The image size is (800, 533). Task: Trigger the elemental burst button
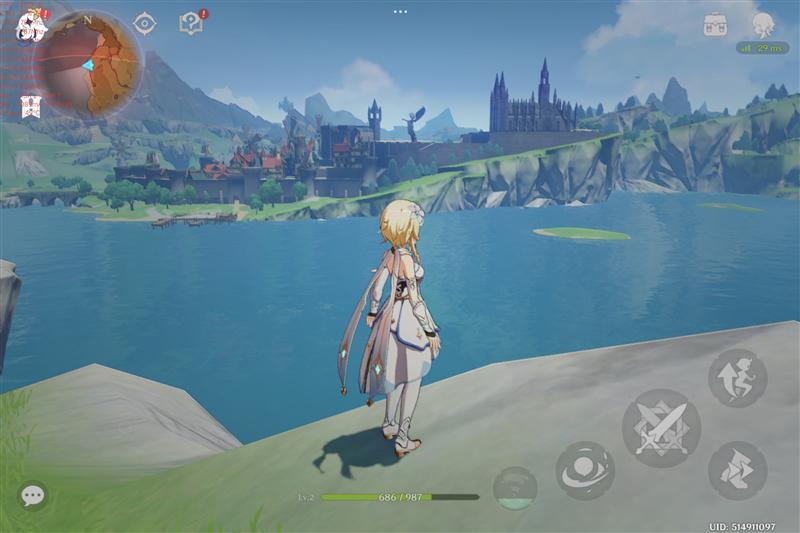[515, 487]
